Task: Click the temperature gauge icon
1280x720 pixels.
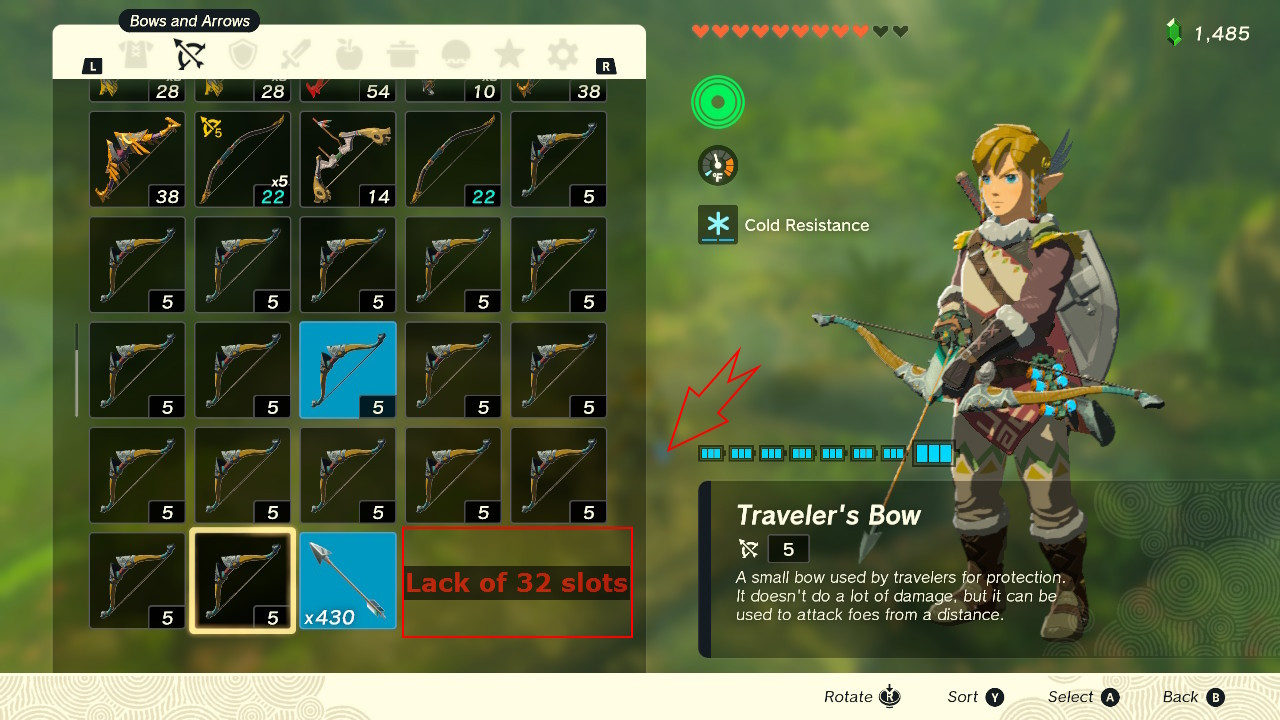Action: click(717, 164)
